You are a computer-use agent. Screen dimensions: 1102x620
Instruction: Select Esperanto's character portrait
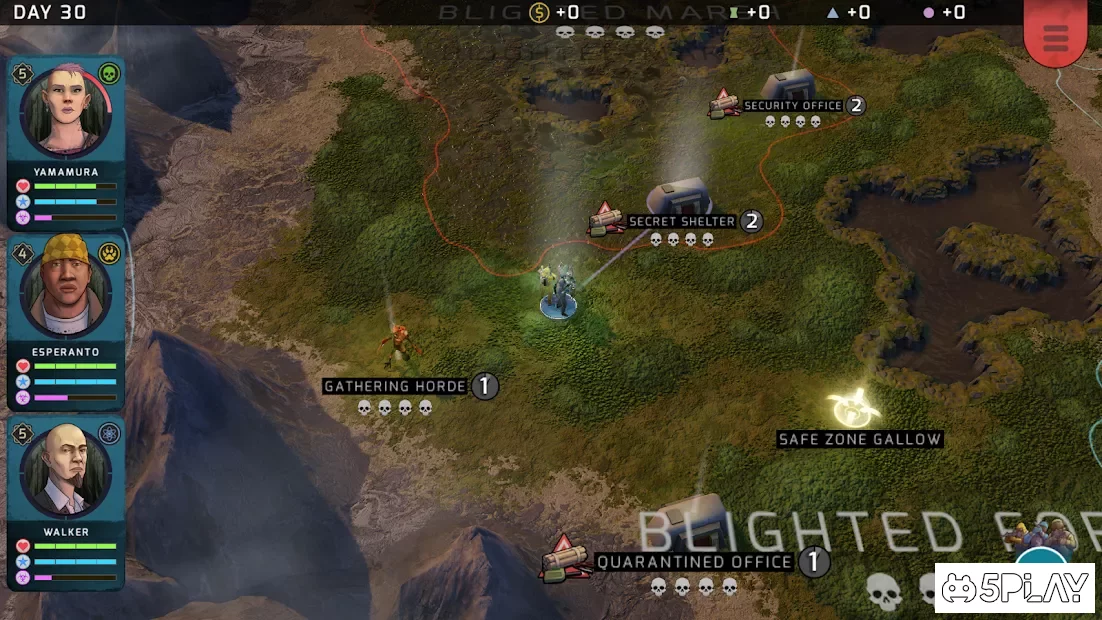(66, 289)
